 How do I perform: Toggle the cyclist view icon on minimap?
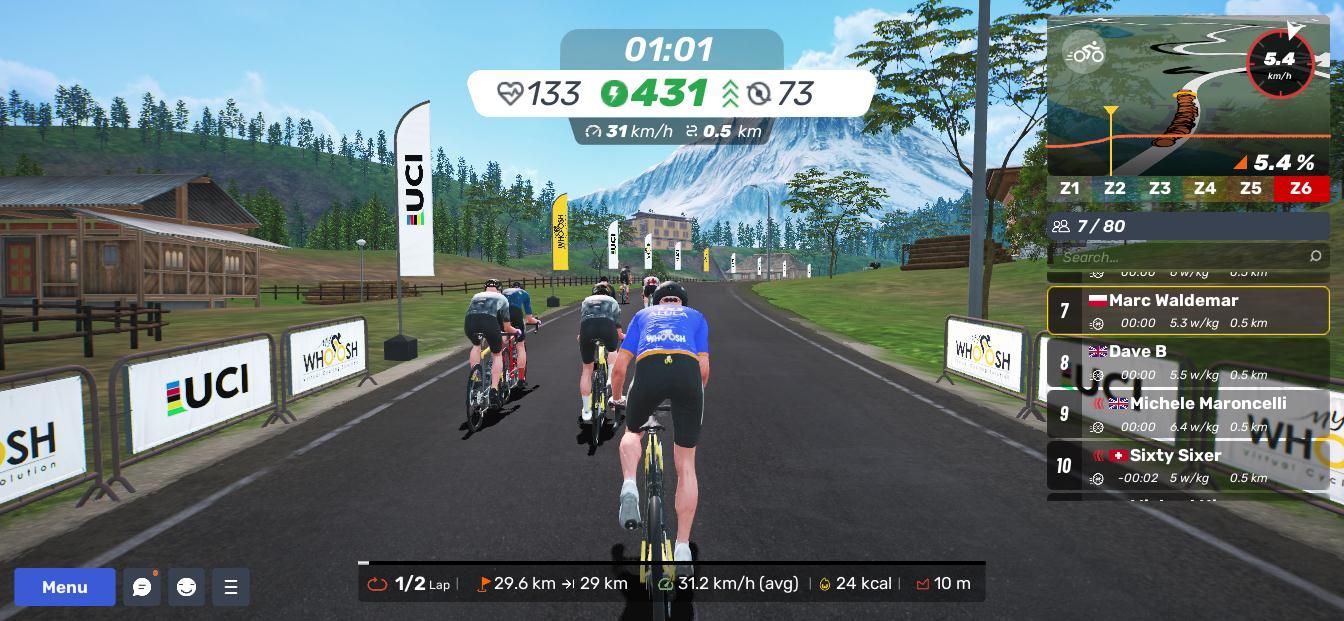point(1085,53)
